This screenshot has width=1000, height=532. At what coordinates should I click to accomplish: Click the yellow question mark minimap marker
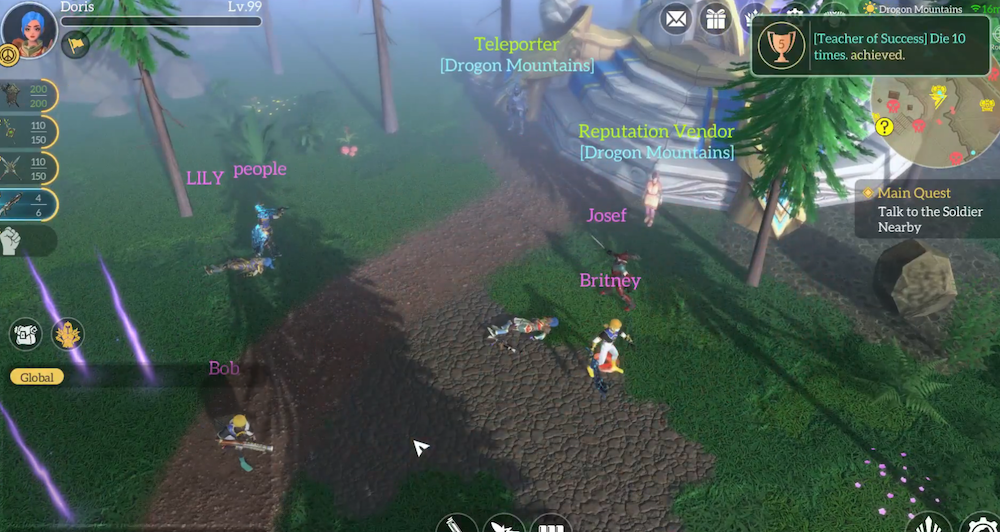[884, 126]
